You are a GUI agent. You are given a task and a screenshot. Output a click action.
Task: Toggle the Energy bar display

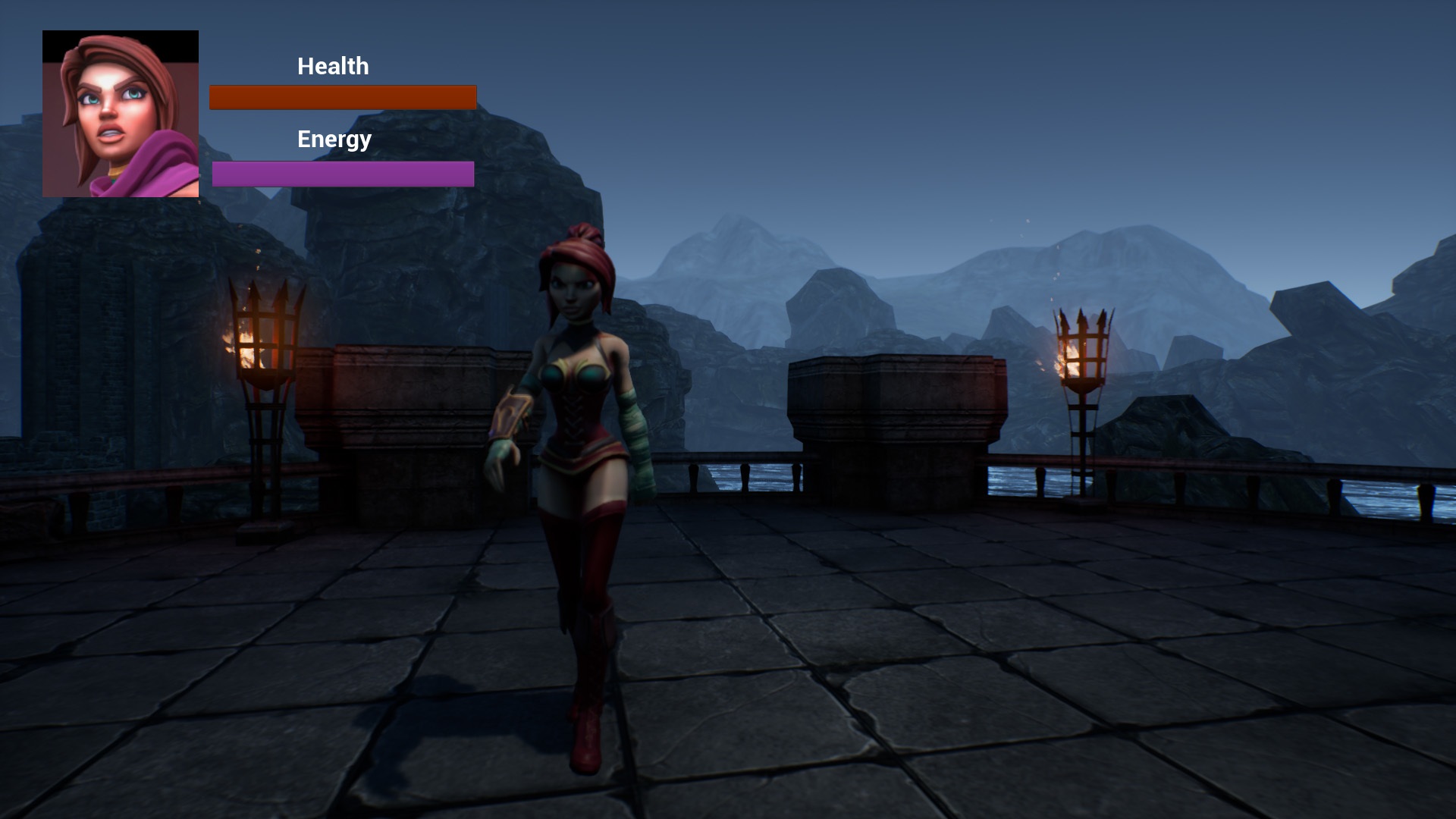point(343,174)
